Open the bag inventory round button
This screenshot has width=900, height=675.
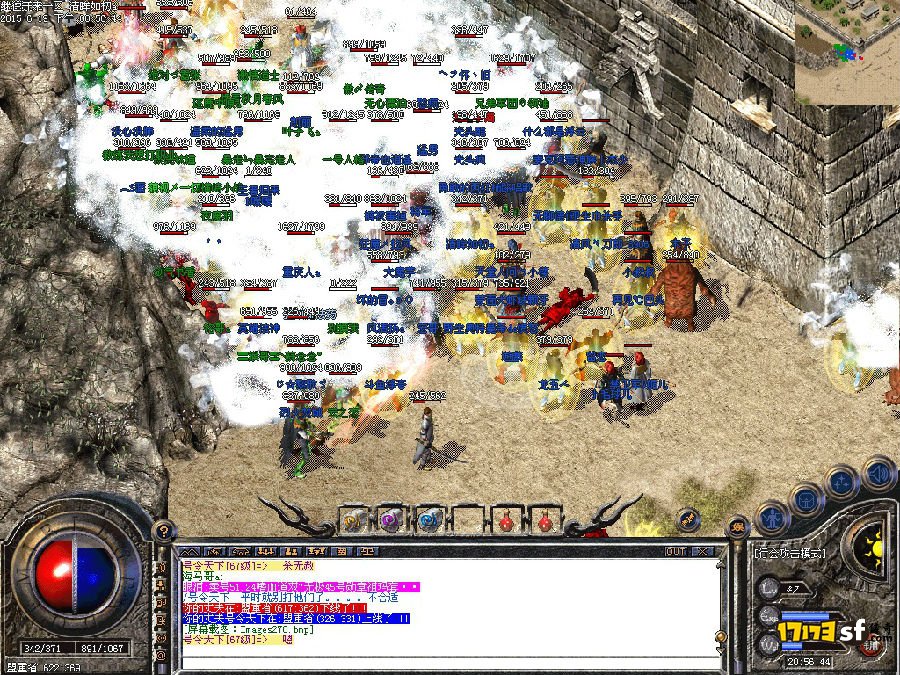807,498
